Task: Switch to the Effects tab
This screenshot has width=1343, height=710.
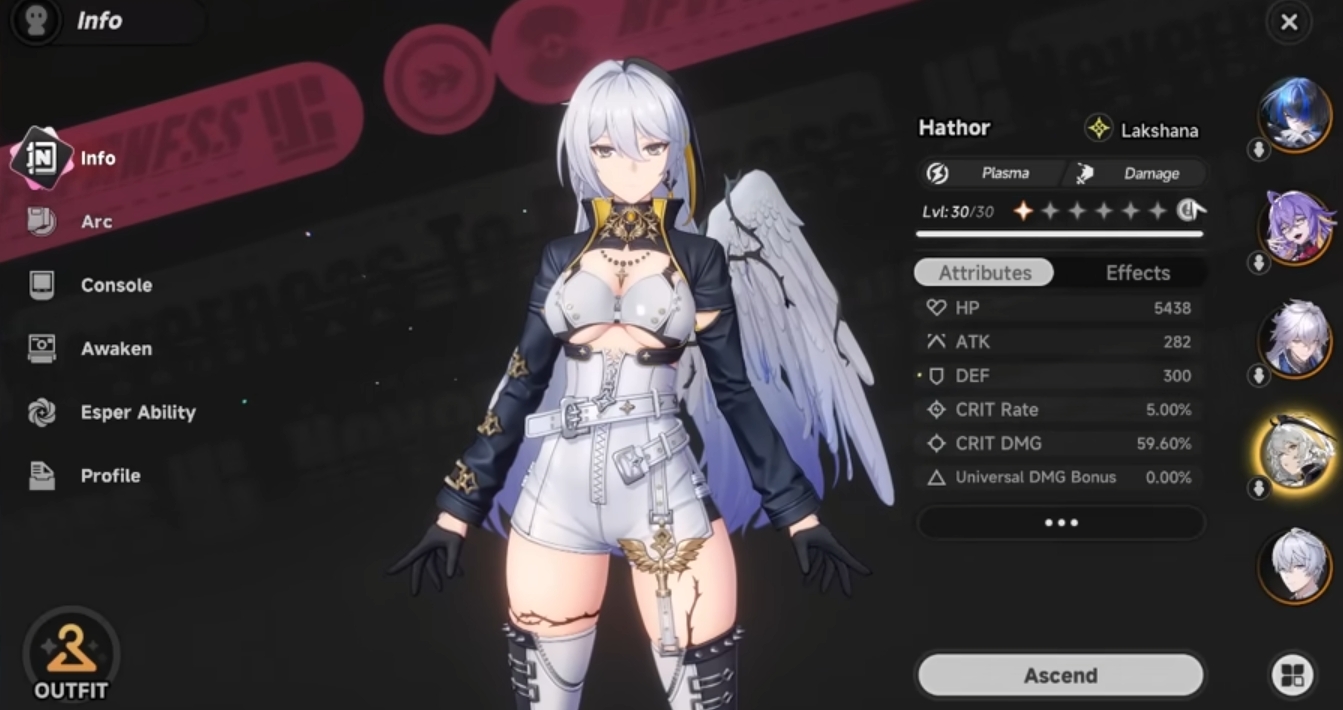Action: 1137,273
